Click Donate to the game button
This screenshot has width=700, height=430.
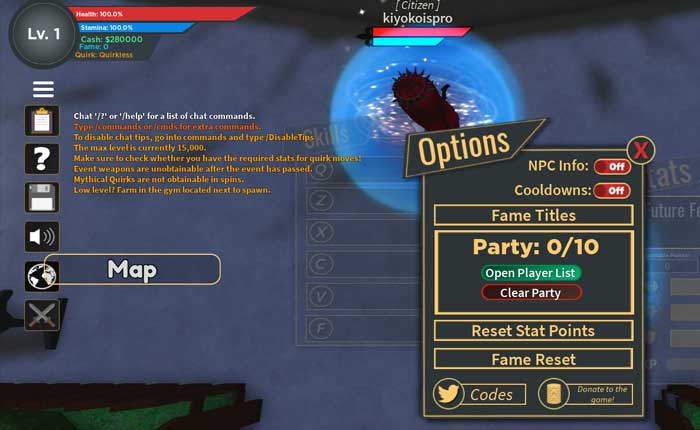click(x=585, y=394)
